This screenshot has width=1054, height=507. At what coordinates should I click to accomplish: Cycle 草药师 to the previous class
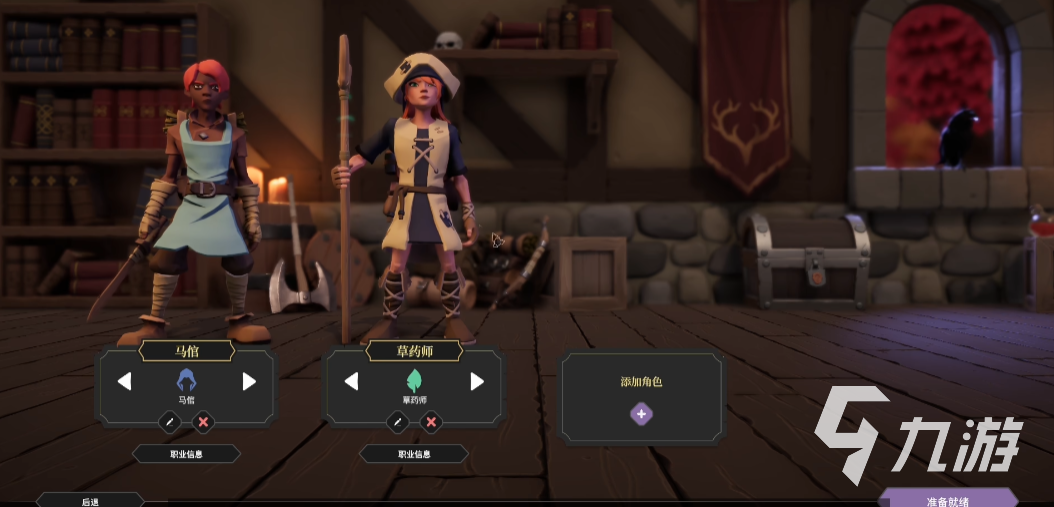(x=351, y=381)
